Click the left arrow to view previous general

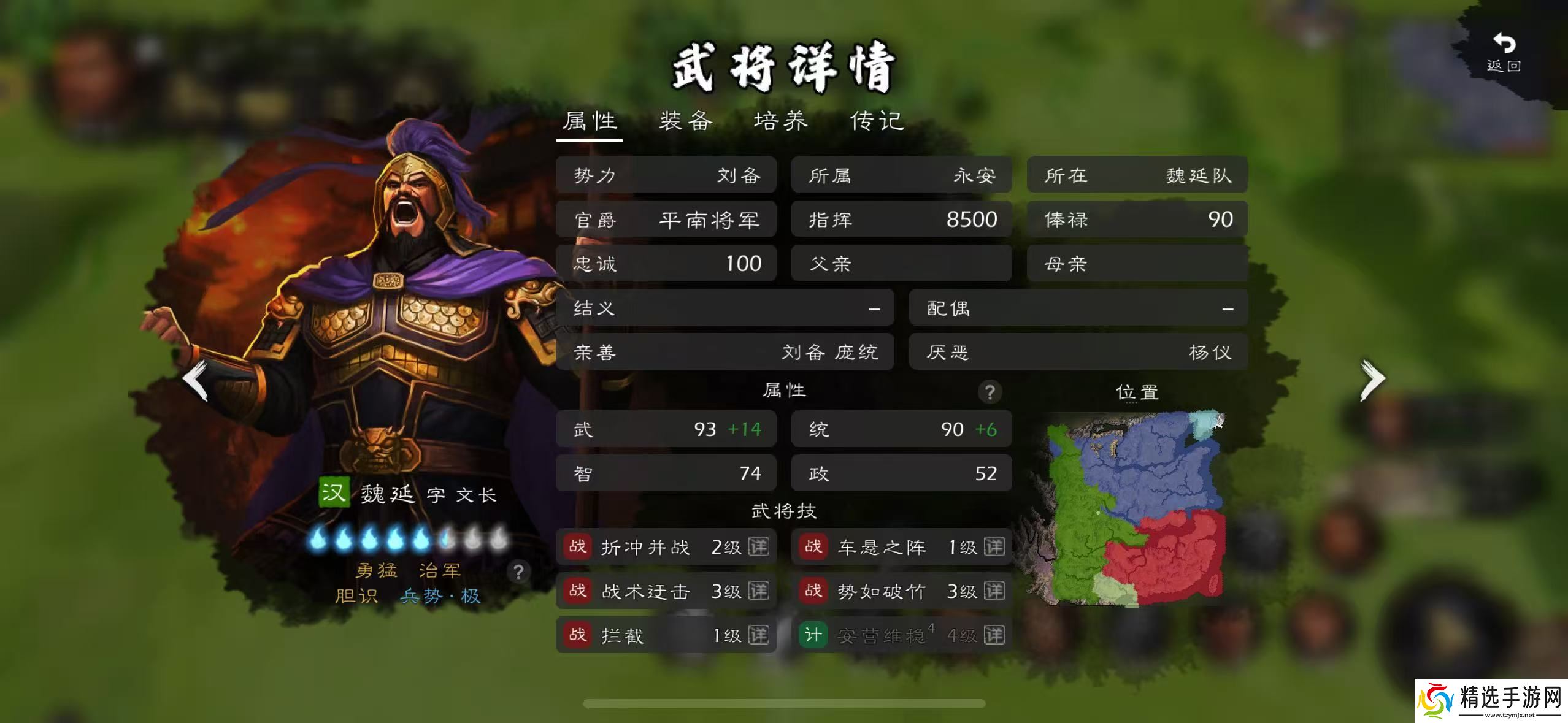[193, 379]
